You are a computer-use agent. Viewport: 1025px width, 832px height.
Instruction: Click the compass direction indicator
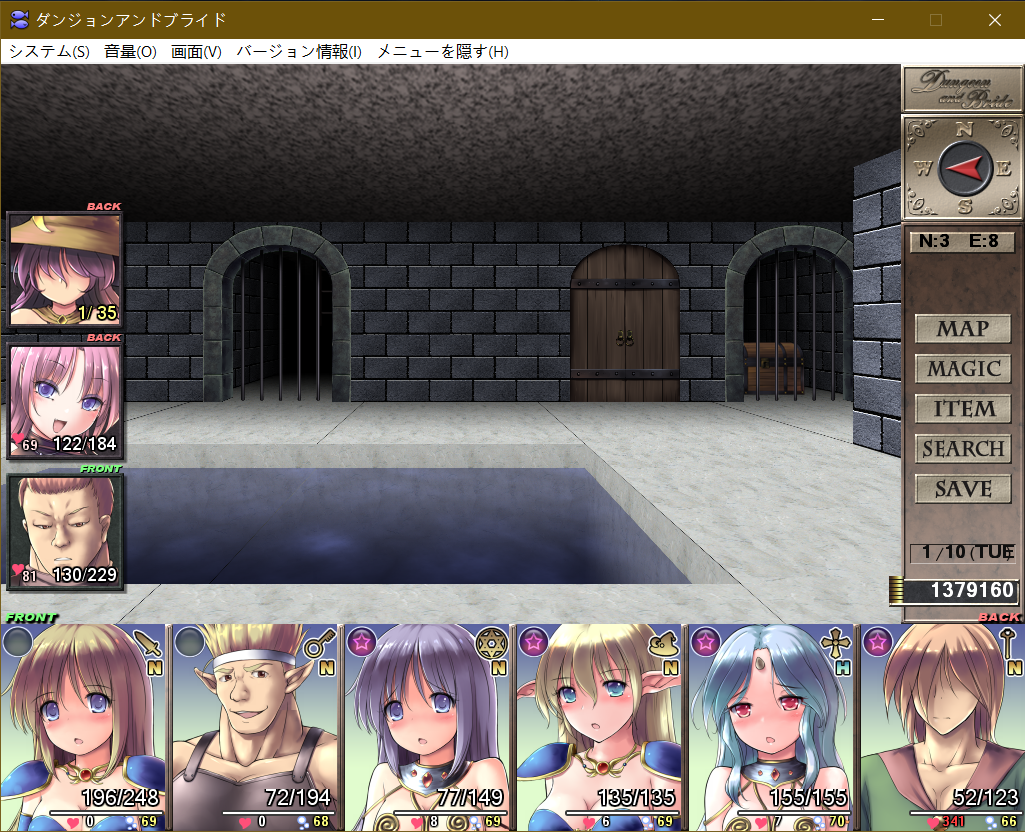click(964, 168)
